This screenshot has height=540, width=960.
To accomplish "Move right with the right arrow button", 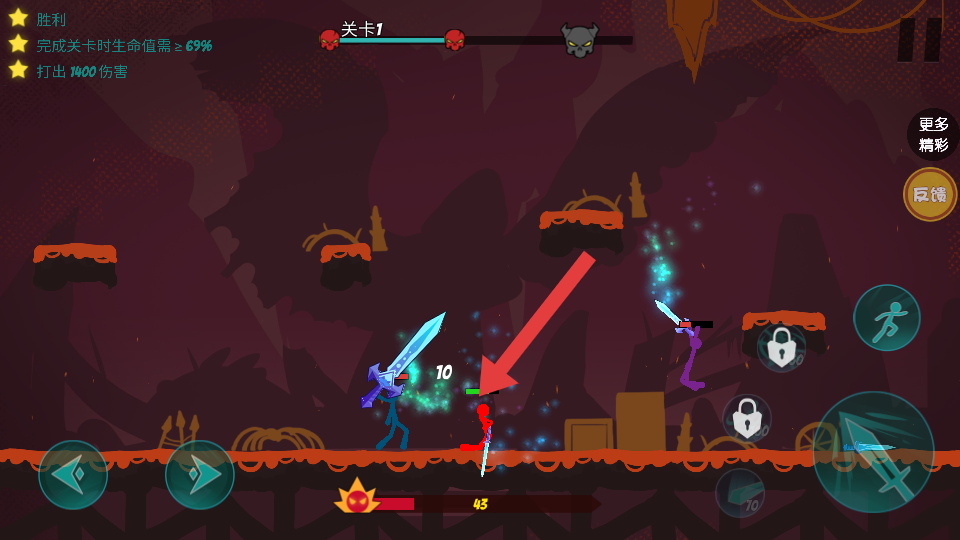I will 200,475.
